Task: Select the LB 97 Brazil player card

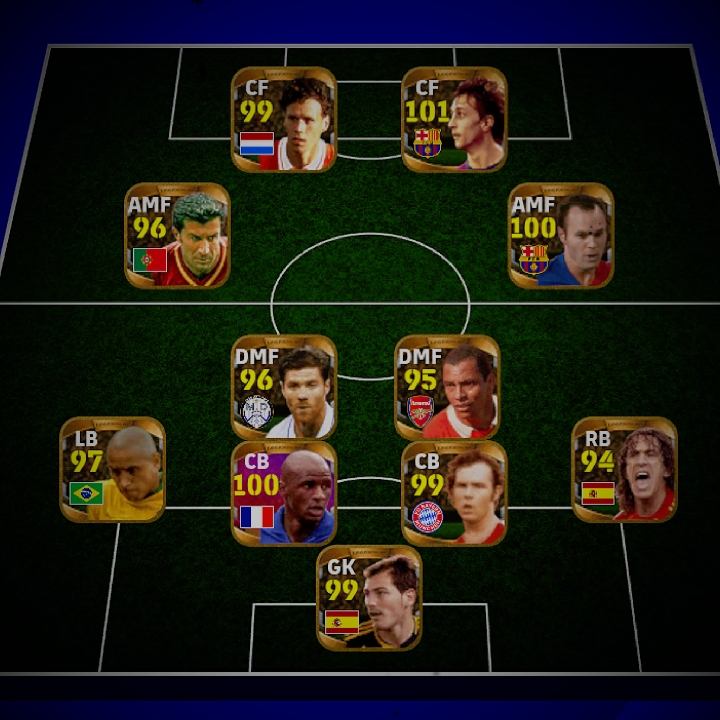Action: point(113,470)
